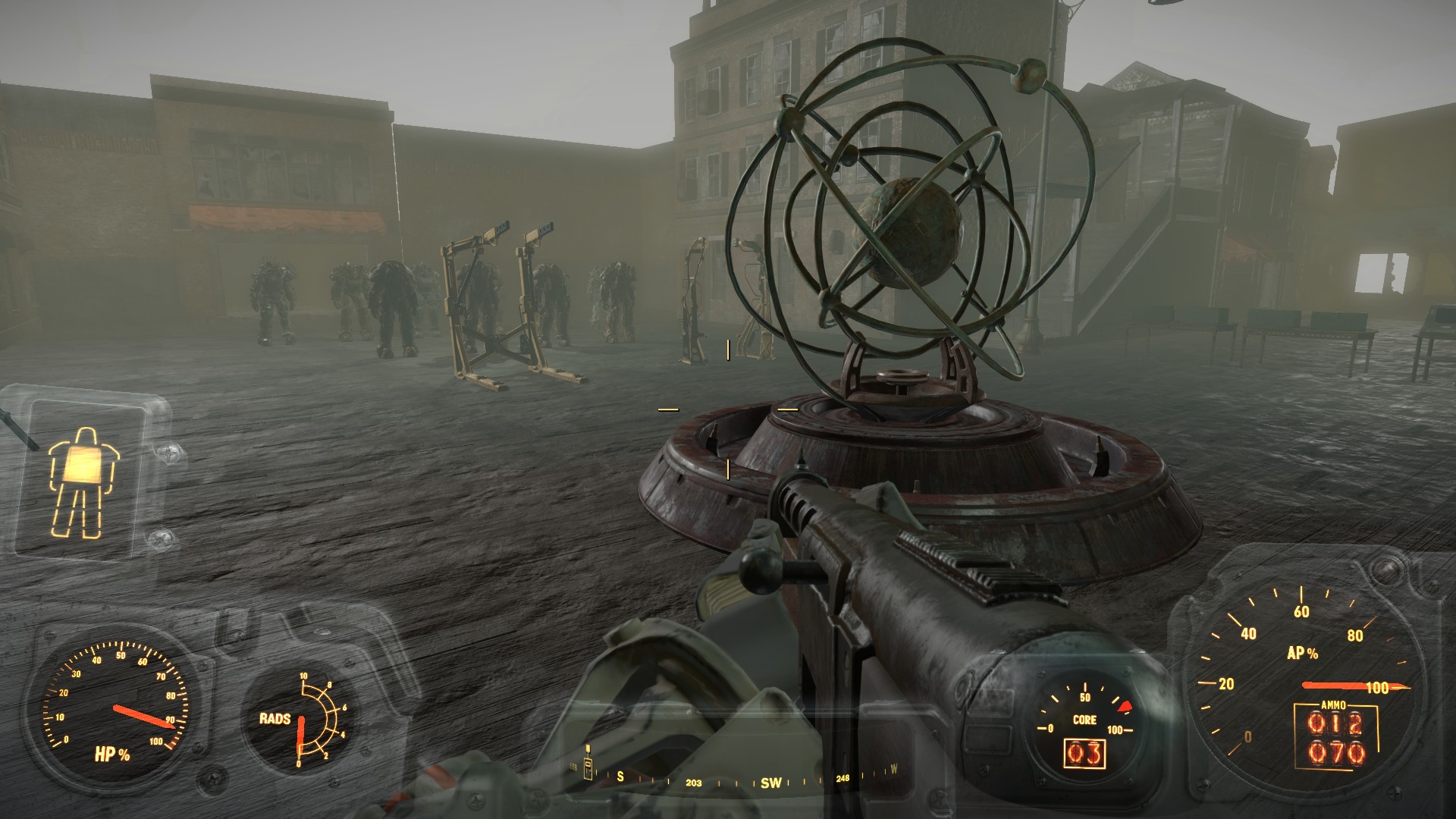Click the red CORE needle indicator
This screenshot has height=819, width=1456.
[x=1125, y=707]
